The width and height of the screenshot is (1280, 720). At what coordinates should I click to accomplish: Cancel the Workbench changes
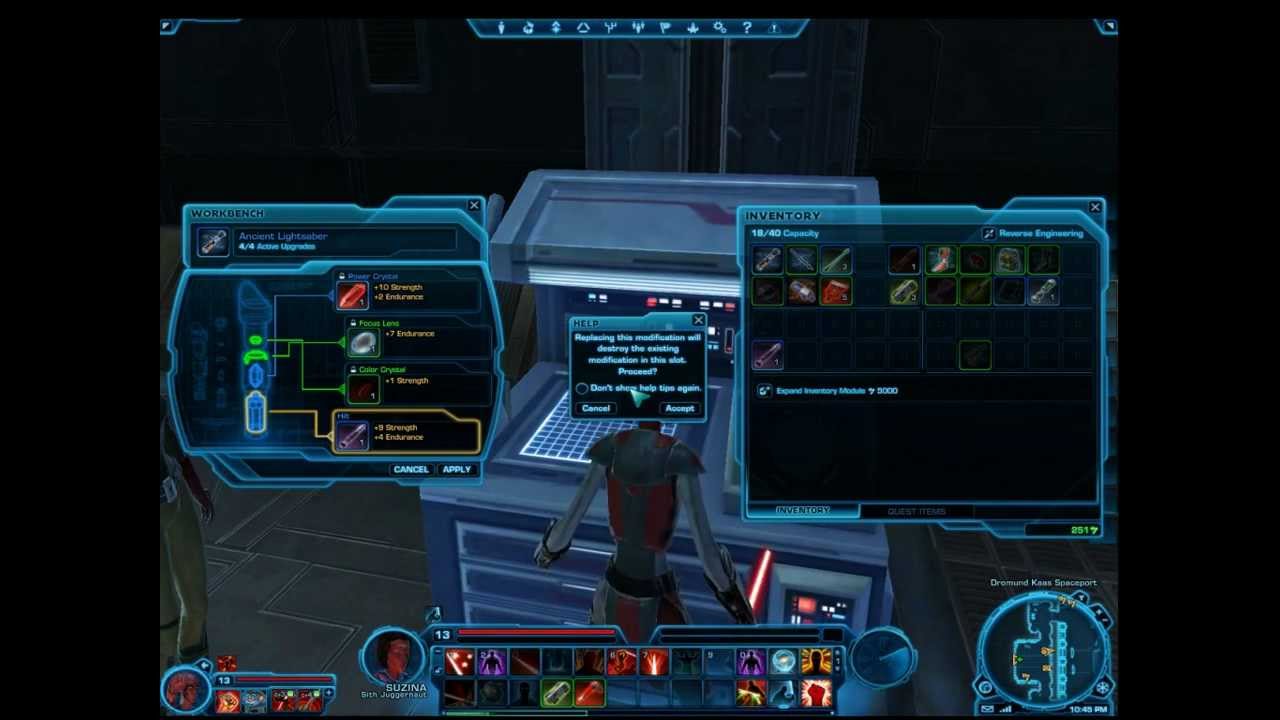click(x=410, y=469)
